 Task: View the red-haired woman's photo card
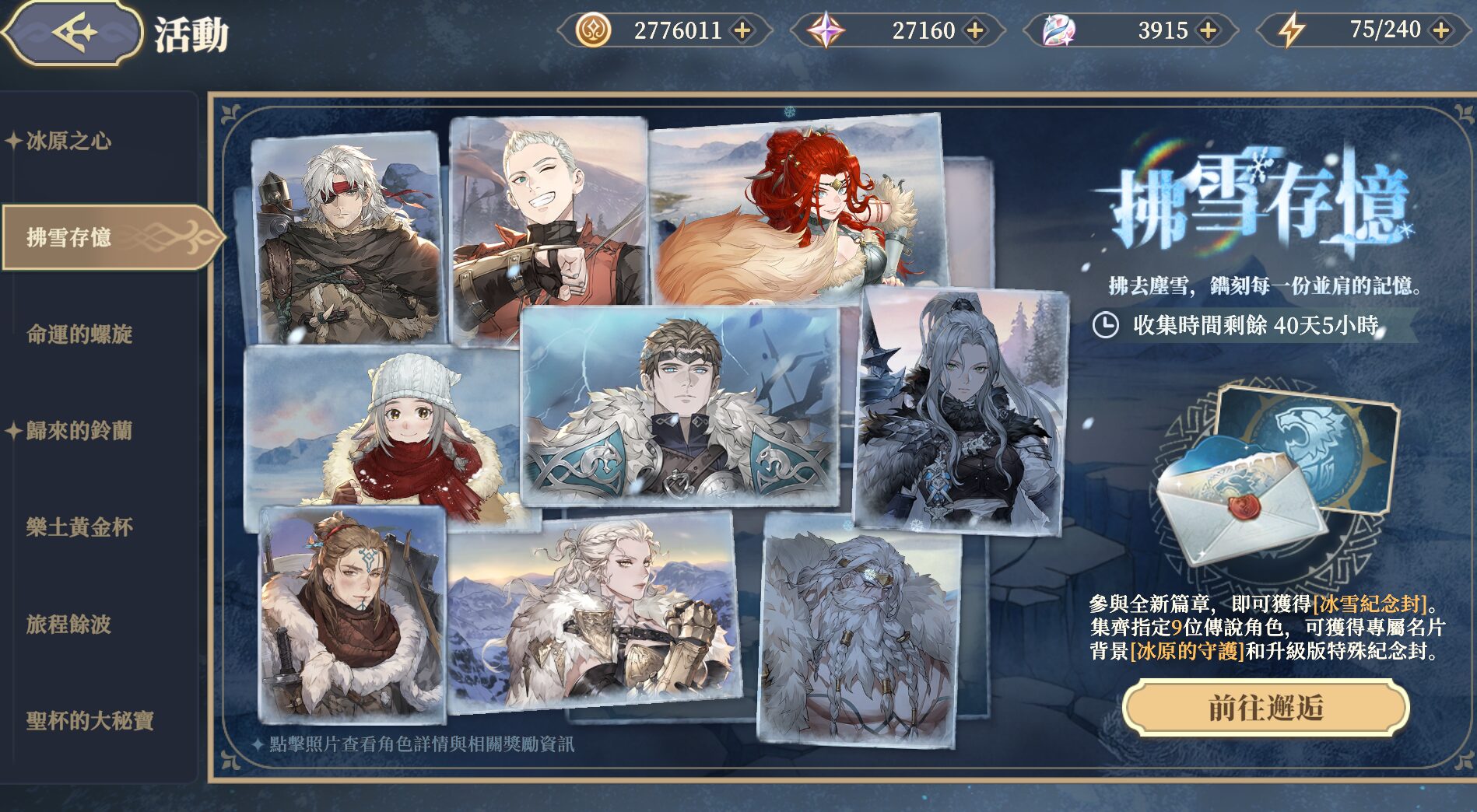tap(798, 210)
